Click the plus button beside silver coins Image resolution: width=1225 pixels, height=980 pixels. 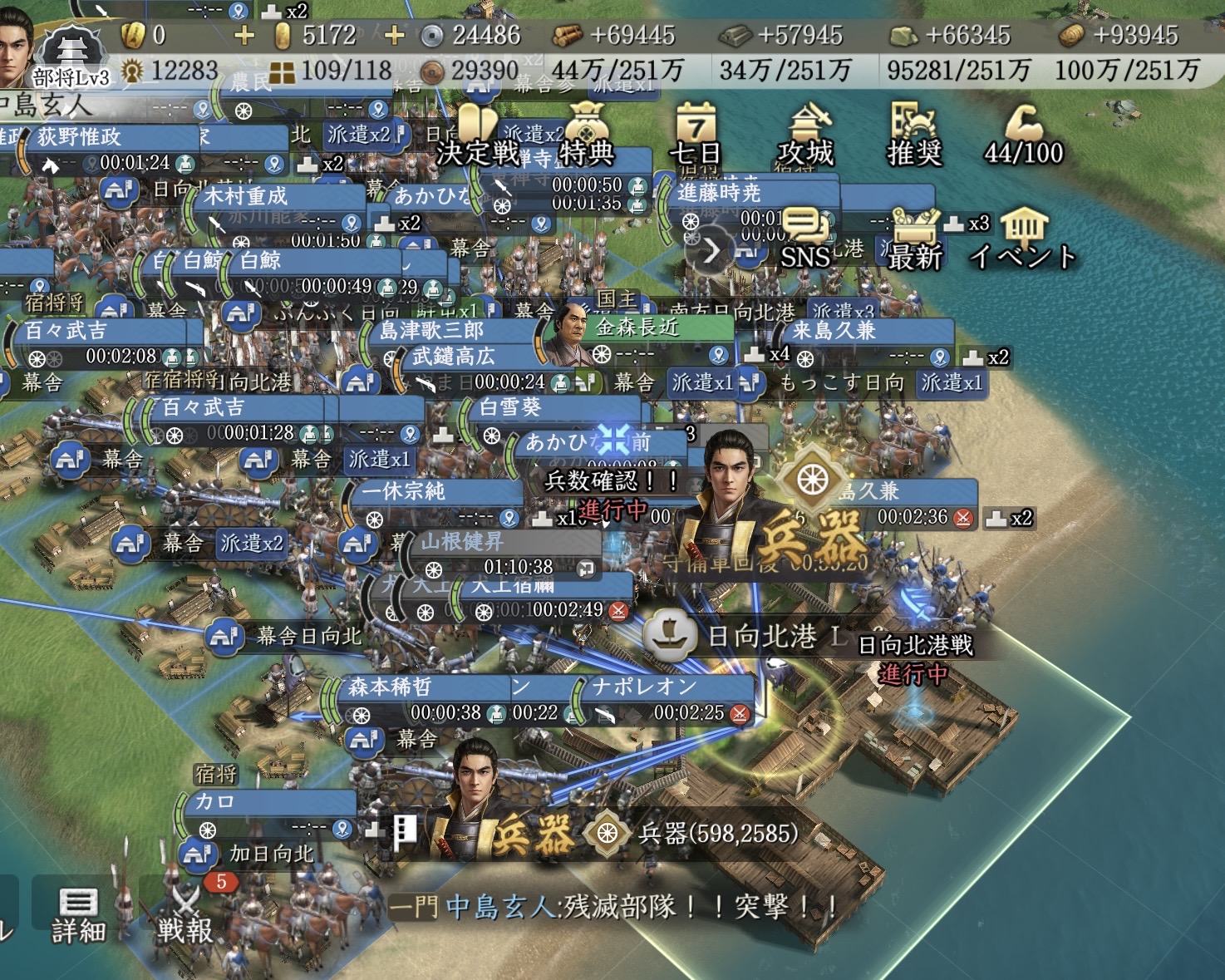coord(394,35)
